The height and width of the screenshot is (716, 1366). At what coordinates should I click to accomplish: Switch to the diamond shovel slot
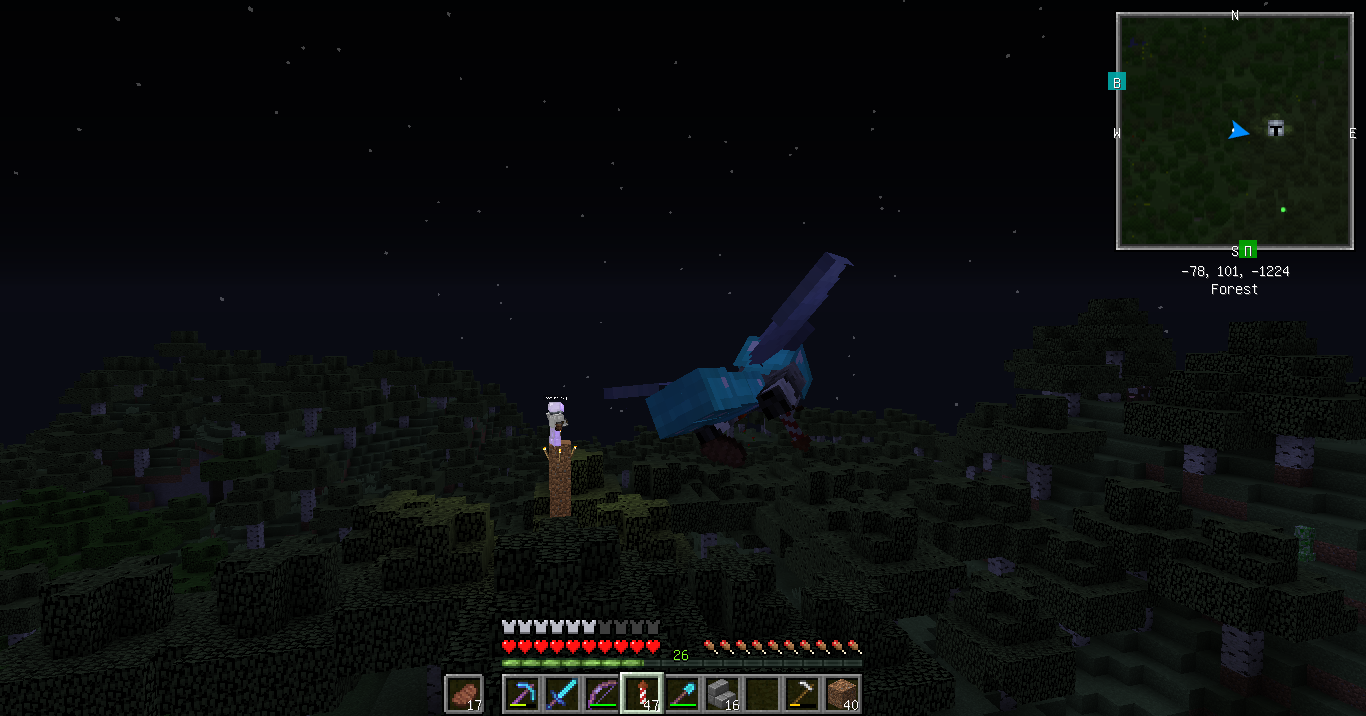682,693
